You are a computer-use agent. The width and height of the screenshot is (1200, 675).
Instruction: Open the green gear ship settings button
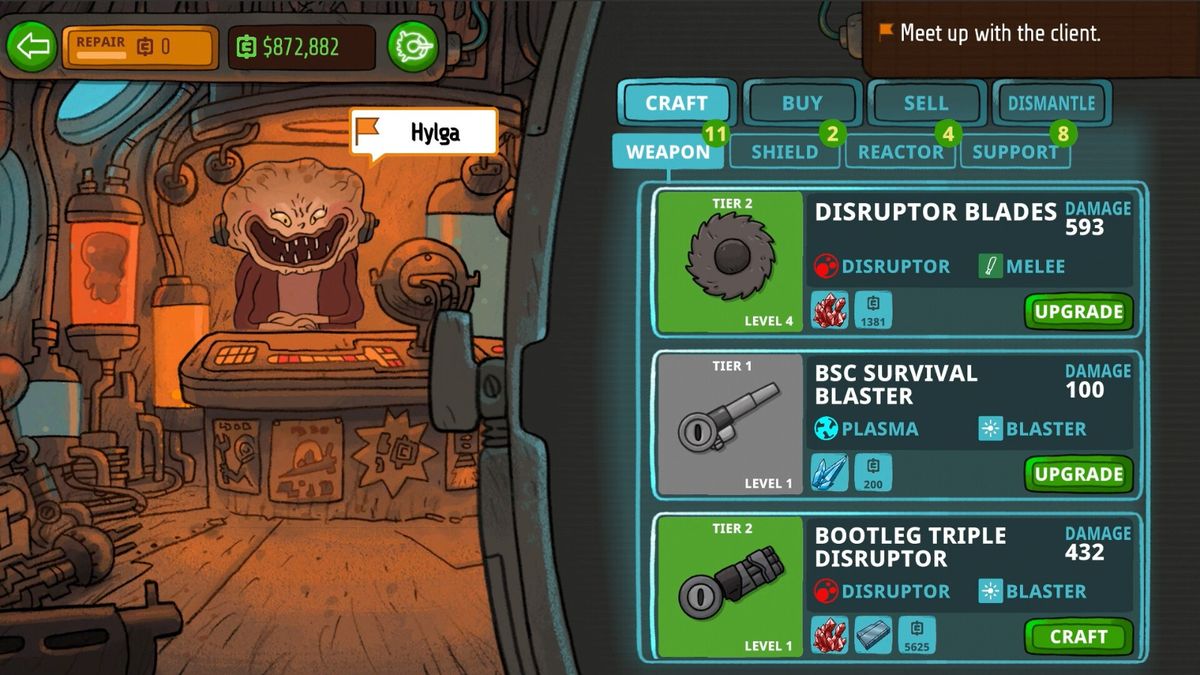point(413,46)
